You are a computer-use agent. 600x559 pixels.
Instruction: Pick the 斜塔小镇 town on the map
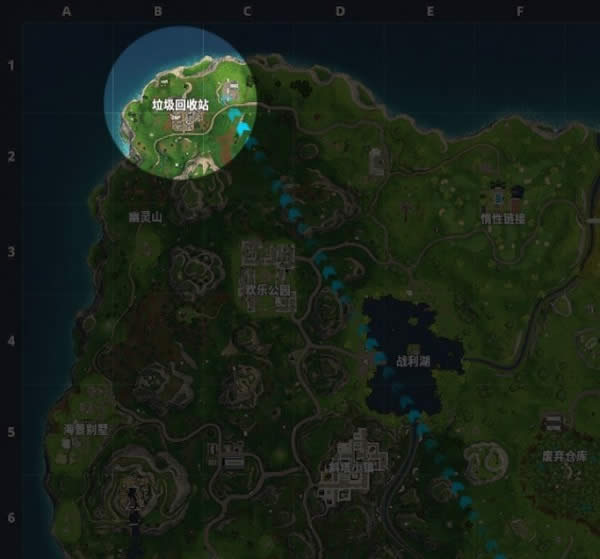345,468
